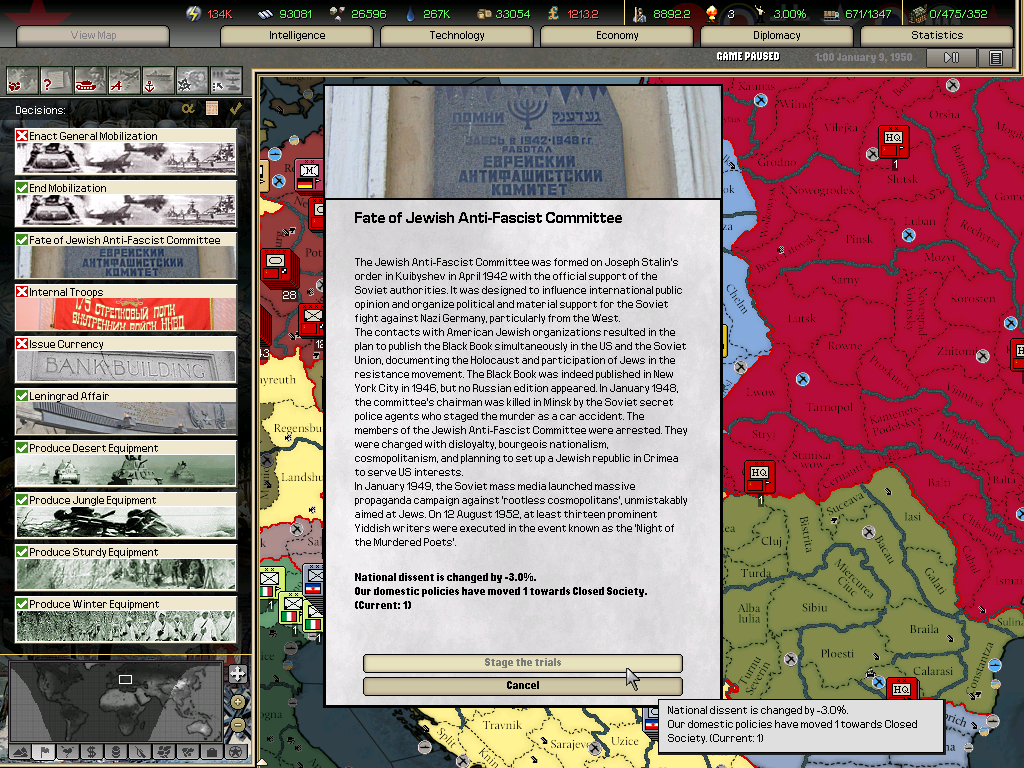Switch to the Technology tab
This screenshot has height=768, width=1024.
point(457,36)
